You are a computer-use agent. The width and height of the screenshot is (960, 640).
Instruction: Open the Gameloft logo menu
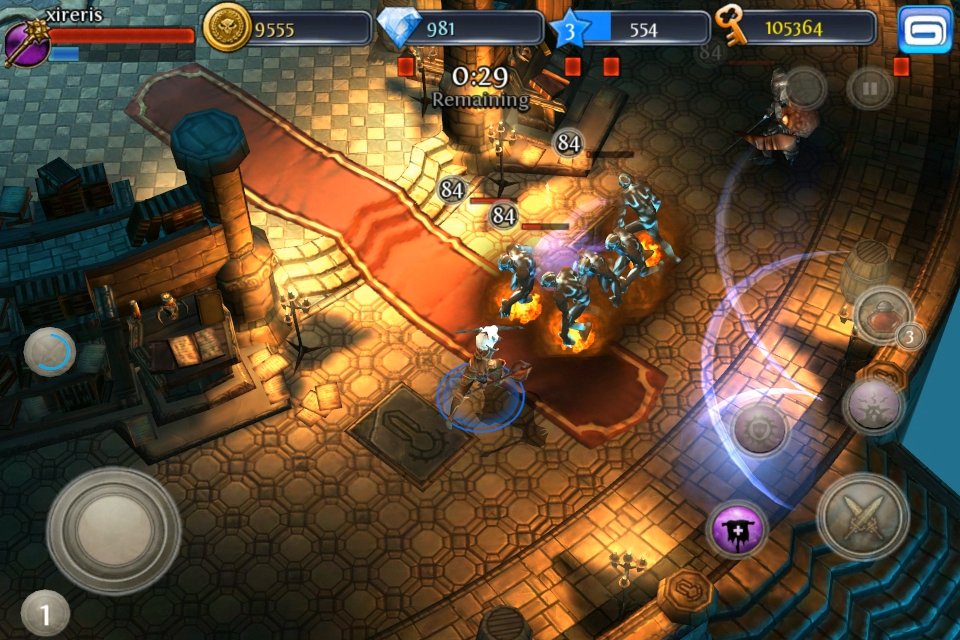coord(925,30)
